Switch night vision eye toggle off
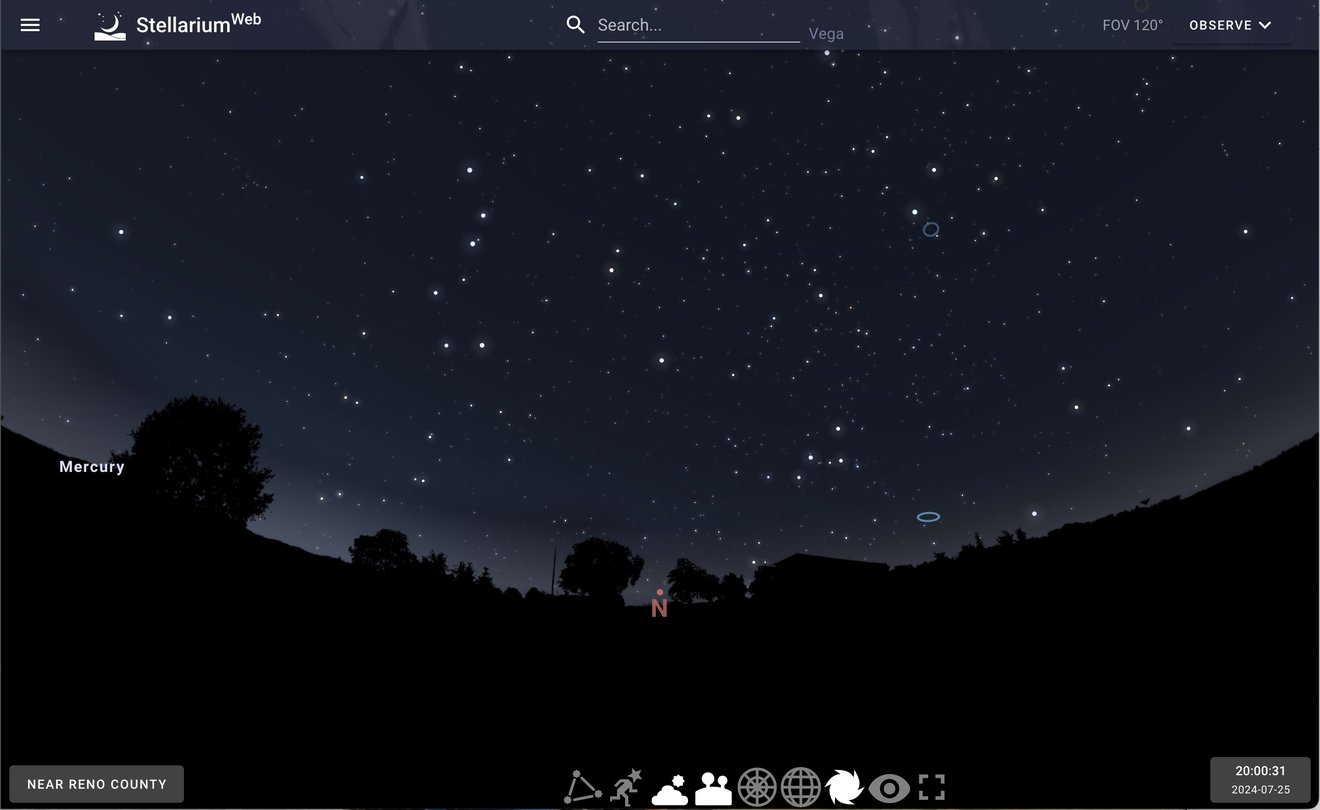 [887, 789]
